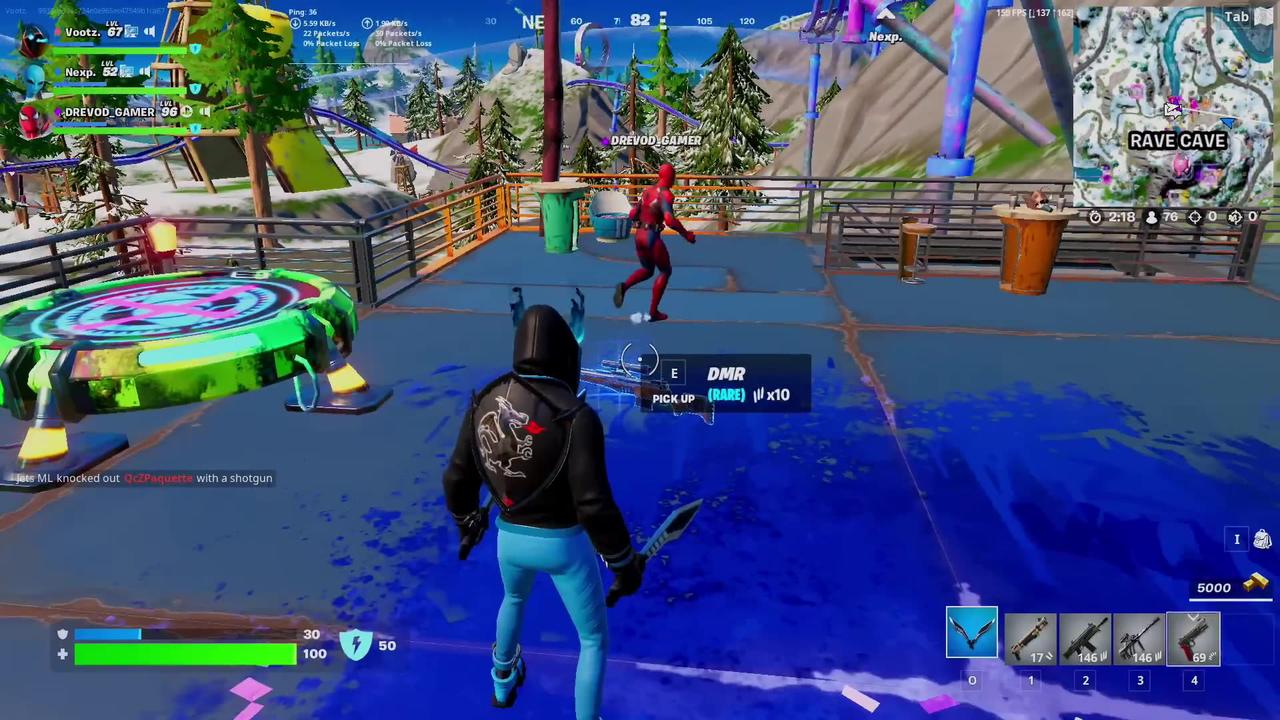The height and width of the screenshot is (720, 1280).
Task: Click the player count icon below minimap
Action: click(x=1151, y=217)
